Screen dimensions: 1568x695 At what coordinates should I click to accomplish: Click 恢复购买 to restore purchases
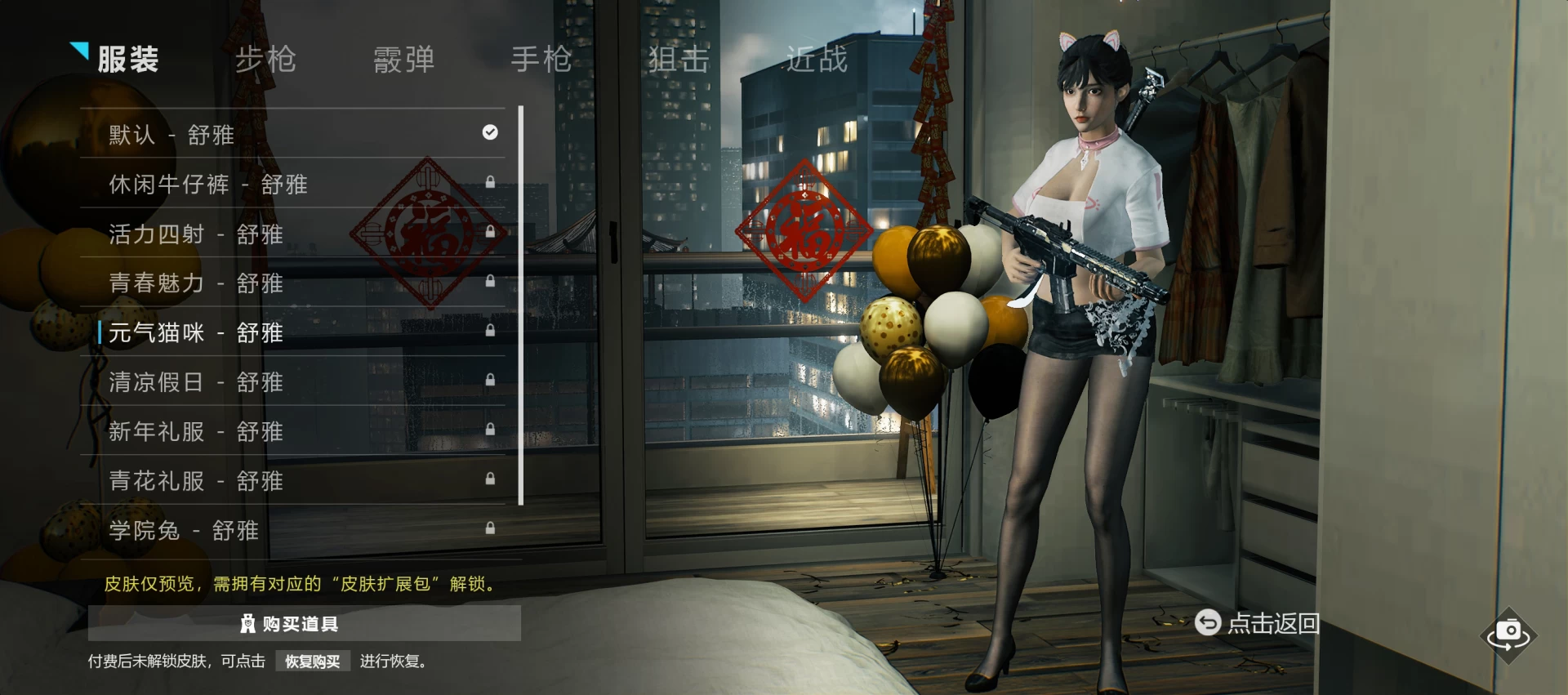click(313, 662)
